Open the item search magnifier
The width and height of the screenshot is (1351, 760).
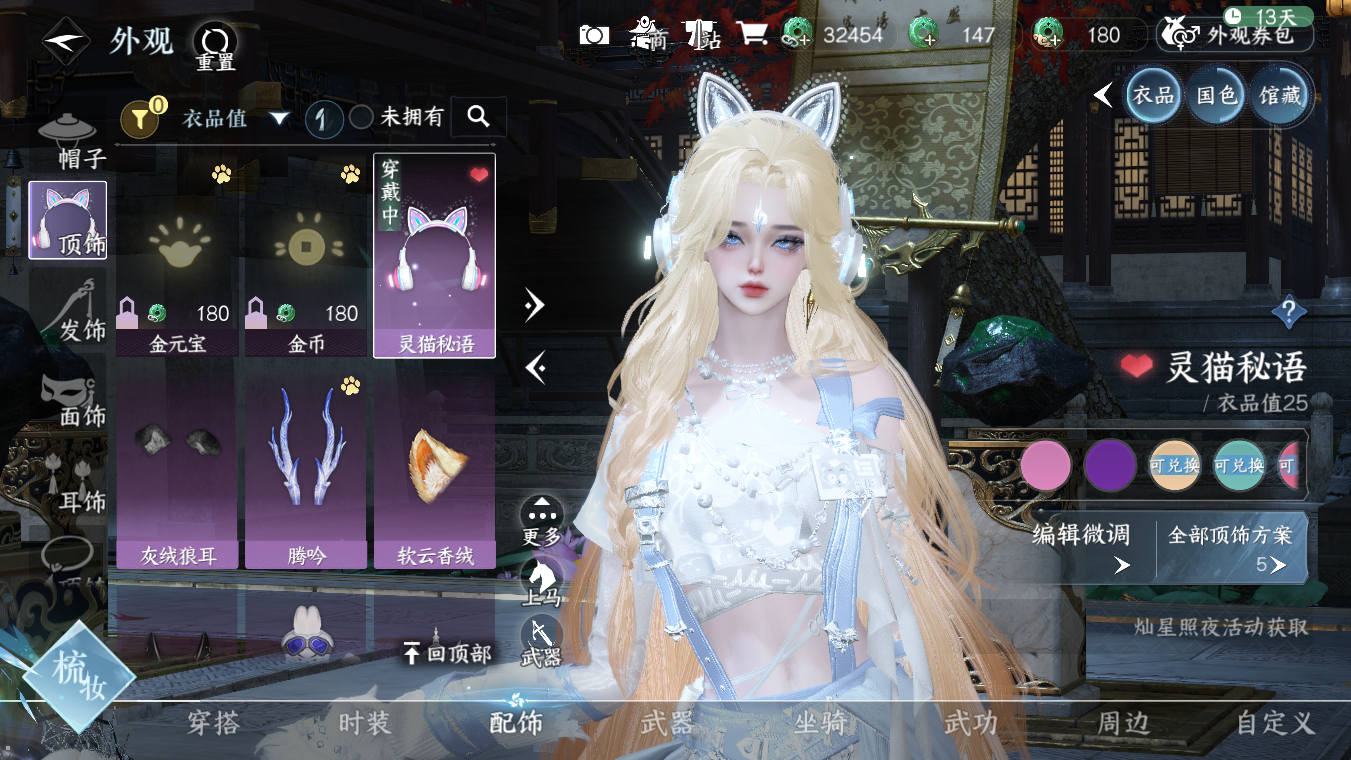[x=478, y=117]
